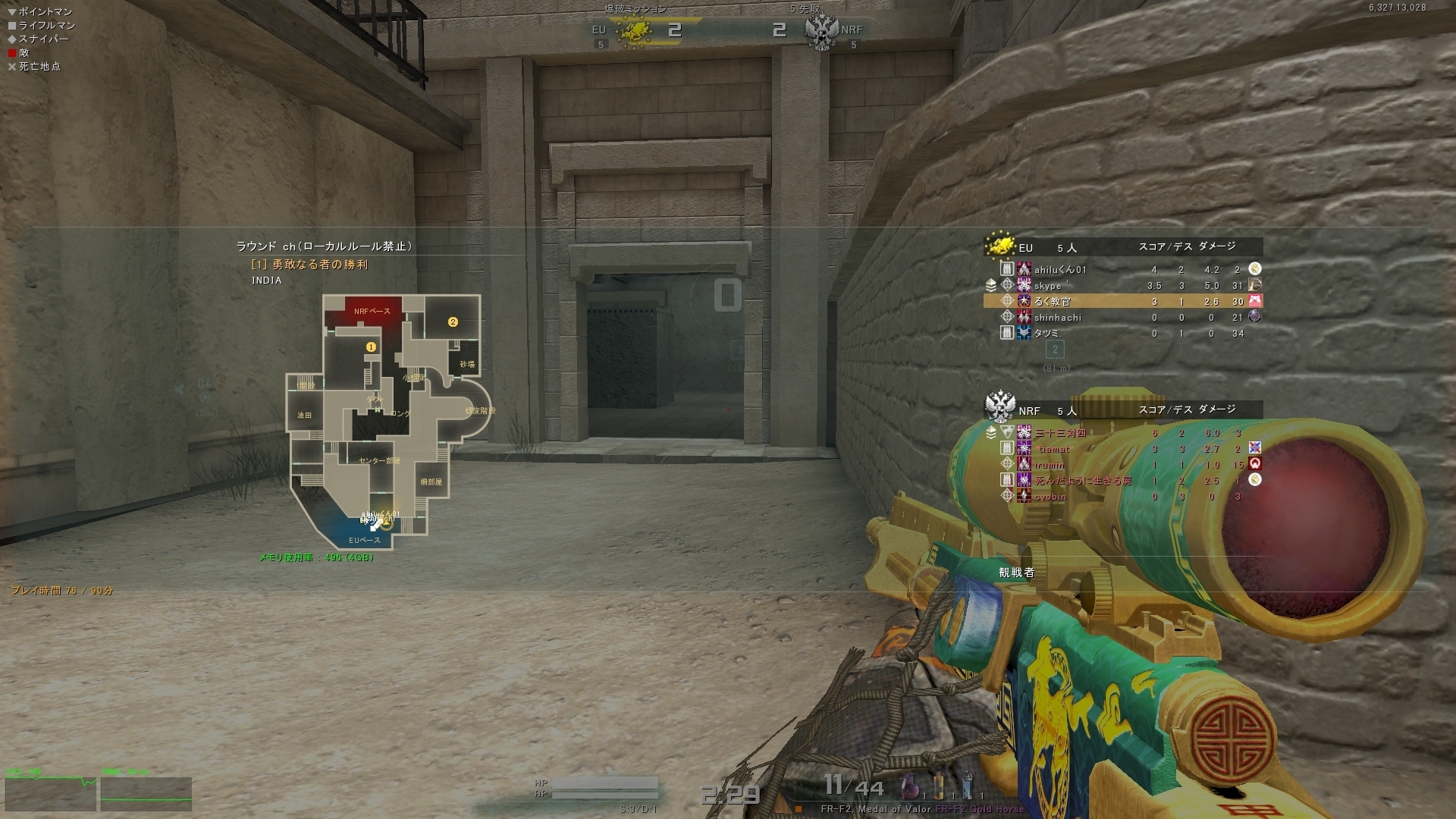The height and width of the screenshot is (819, 1456).
Task: Select the skype player row
Action: tap(1050, 286)
